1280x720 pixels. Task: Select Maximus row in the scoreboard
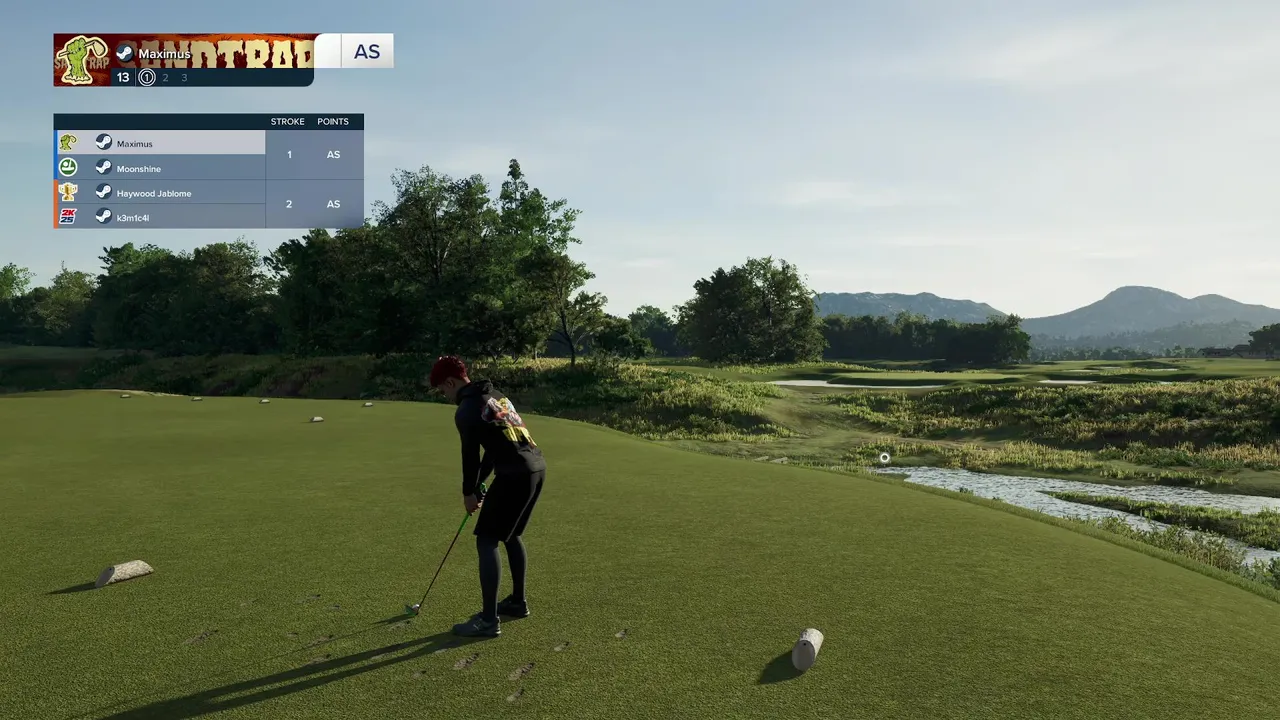[x=160, y=143]
